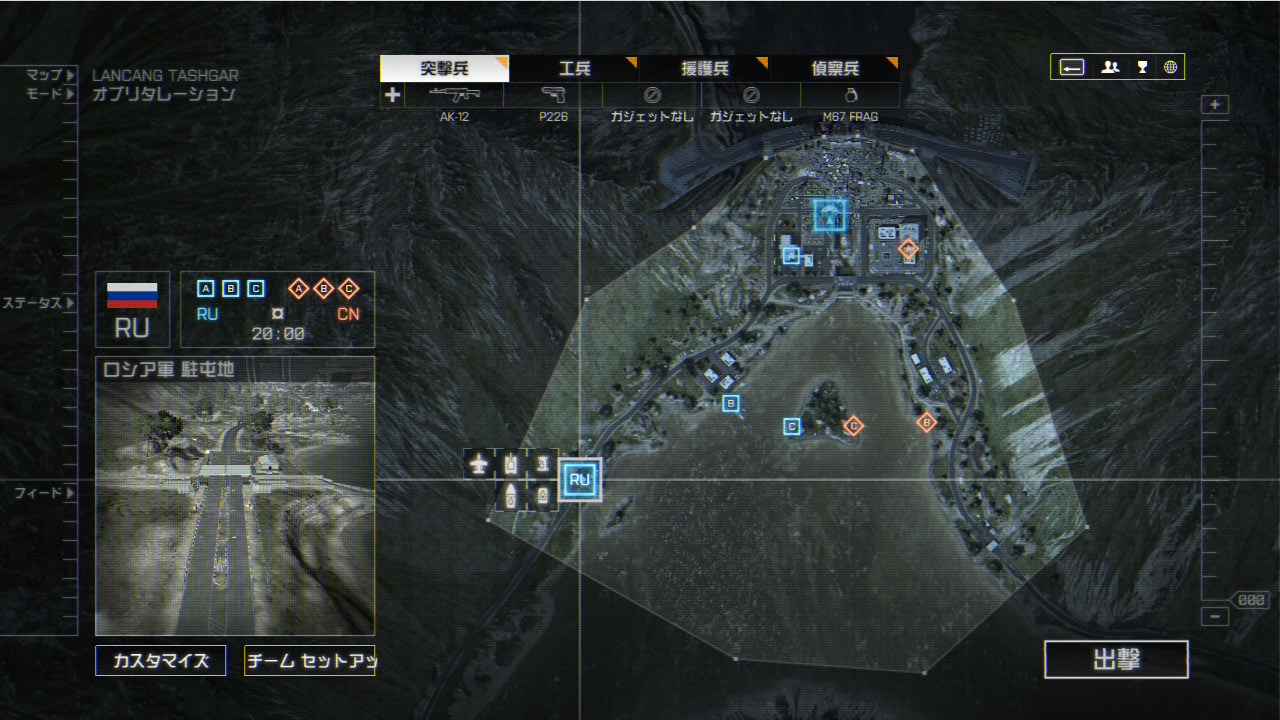The height and width of the screenshot is (720, 1280).
Task: Select the 突撃兵 assault class tab
Action: click(x=444, y=69)
